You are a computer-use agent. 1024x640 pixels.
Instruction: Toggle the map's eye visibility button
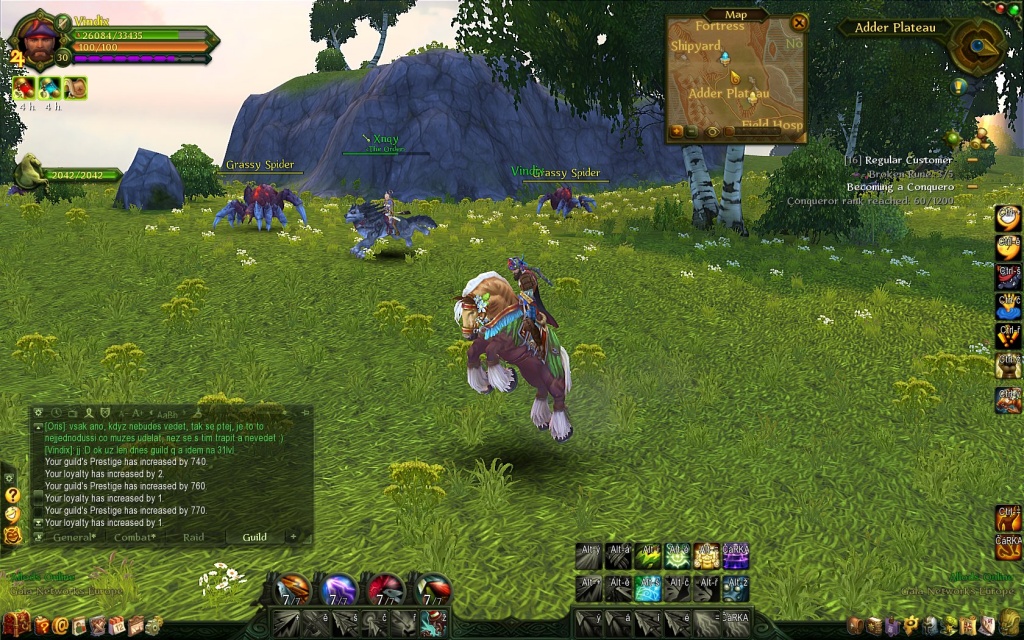[712, 131]
